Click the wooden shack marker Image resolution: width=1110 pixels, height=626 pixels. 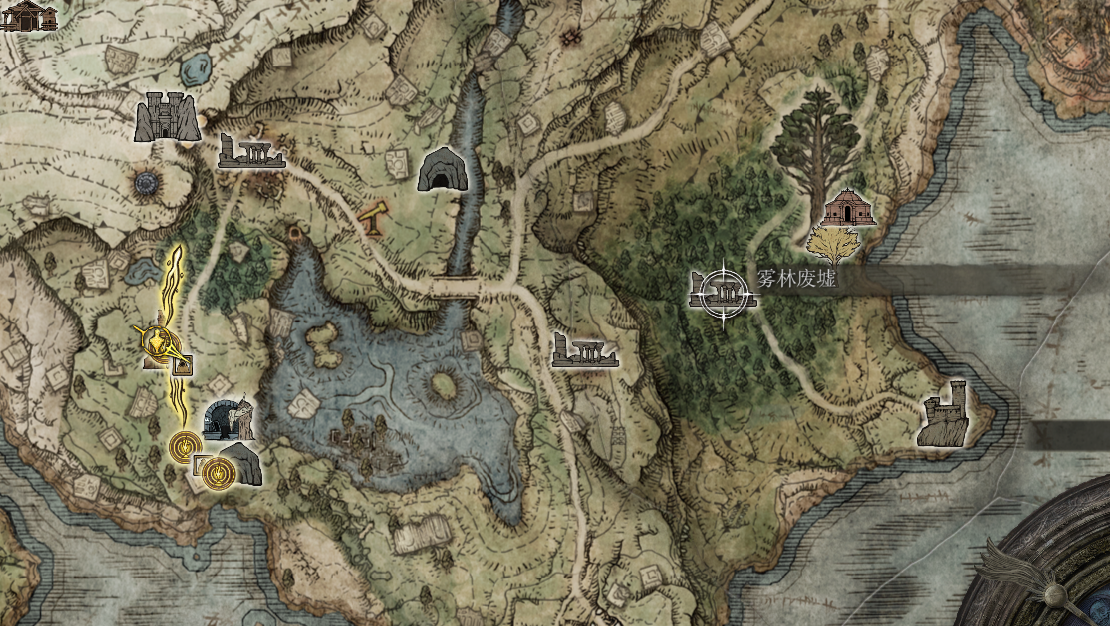(27, 14)
